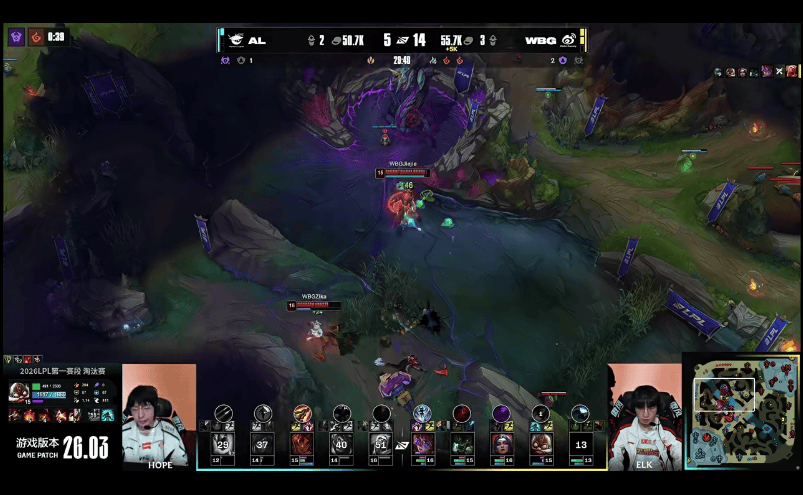The width and height of the screenshot is (803, 495).
Task: Select the champion portrait showing respawn timer 37
Action: [262, 443]
